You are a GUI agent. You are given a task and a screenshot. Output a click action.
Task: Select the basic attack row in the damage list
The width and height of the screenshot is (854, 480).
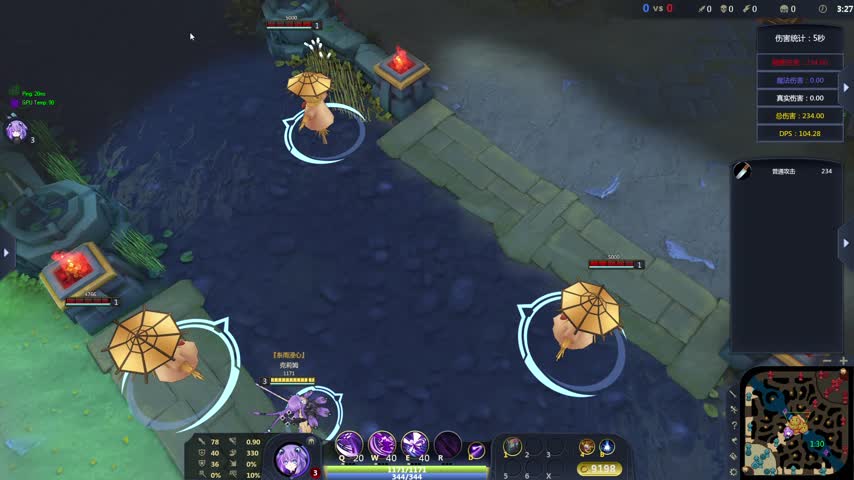pyautogui.click(x=785, y=171)
